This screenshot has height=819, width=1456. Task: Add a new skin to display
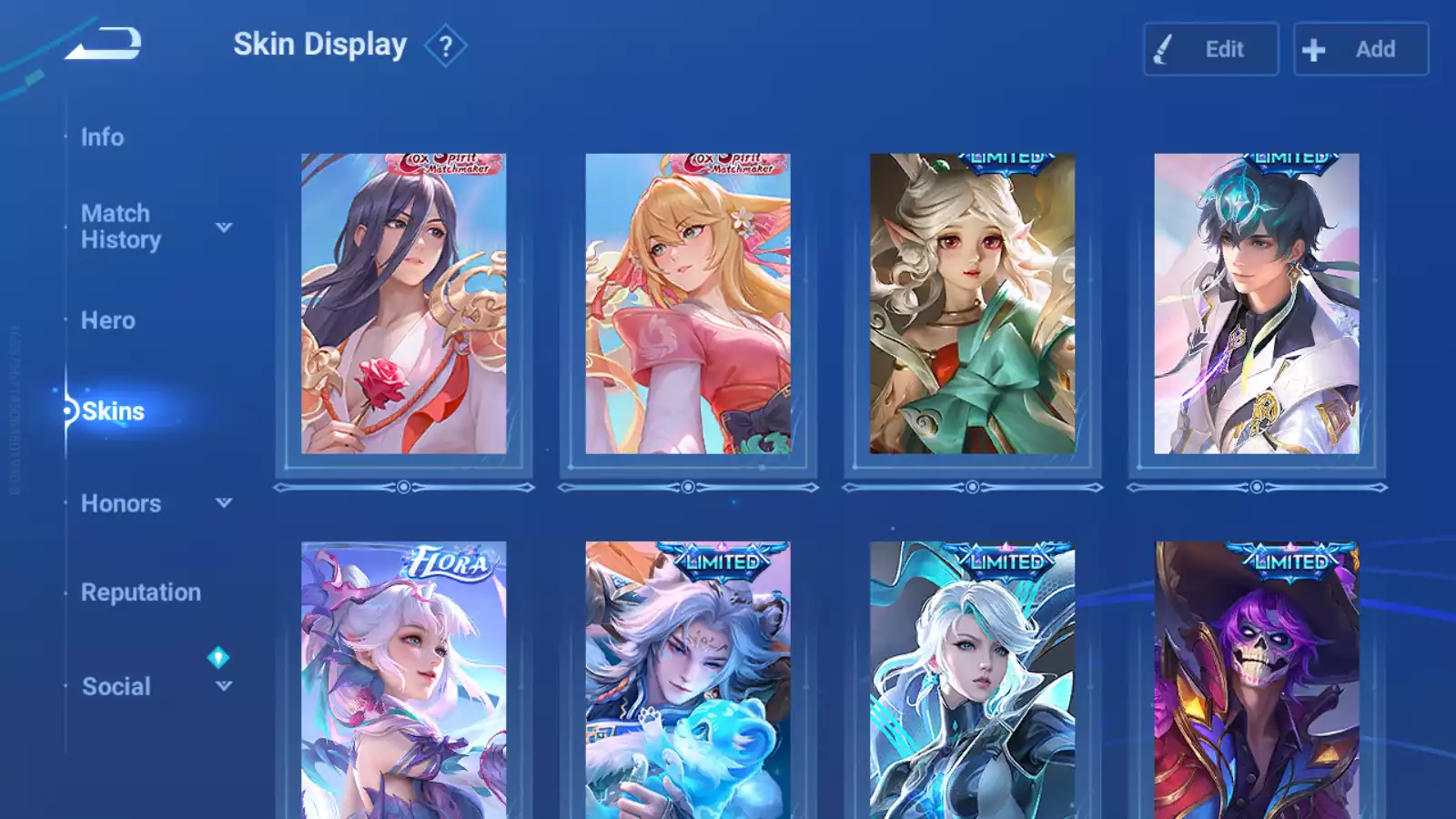point(1360,49)
